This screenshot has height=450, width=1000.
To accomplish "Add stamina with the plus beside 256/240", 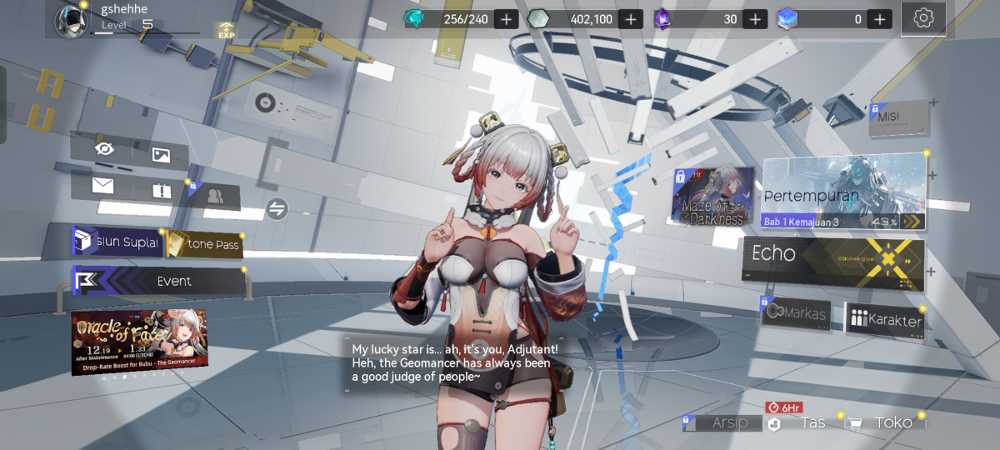I will click(506, 19).
